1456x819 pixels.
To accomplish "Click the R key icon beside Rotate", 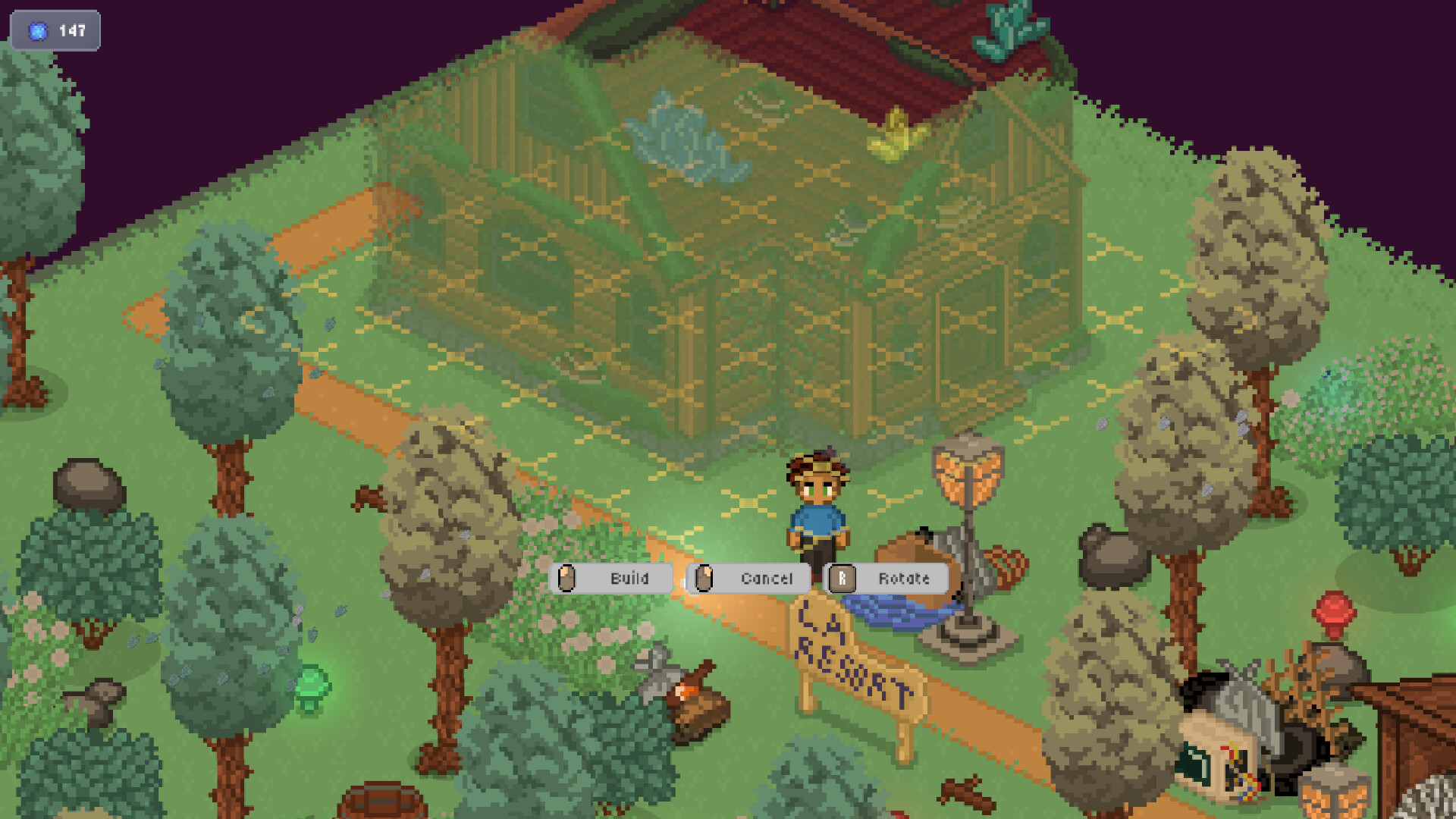I will click(840, 579).
